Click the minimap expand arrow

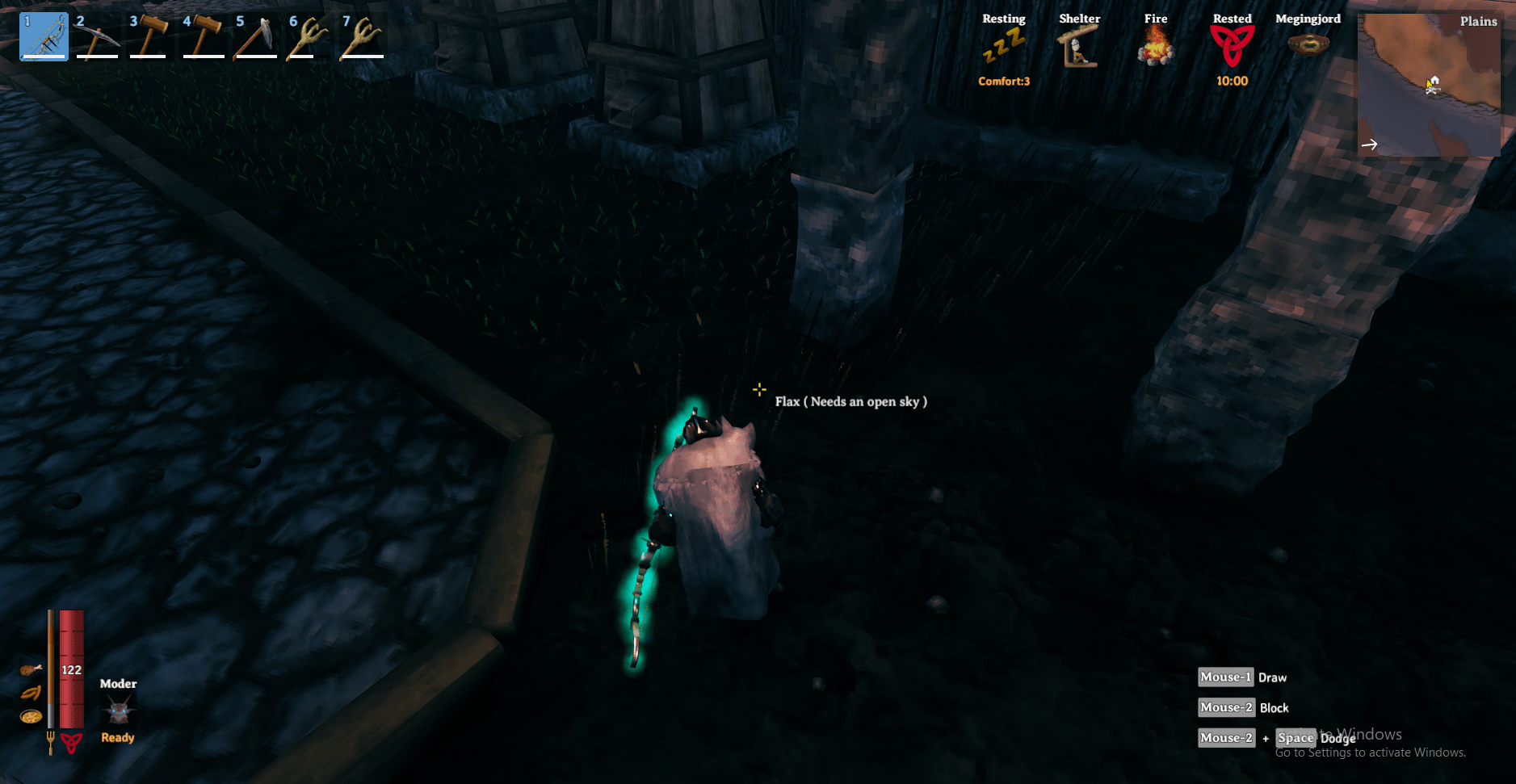click(x=1371, y=144)
